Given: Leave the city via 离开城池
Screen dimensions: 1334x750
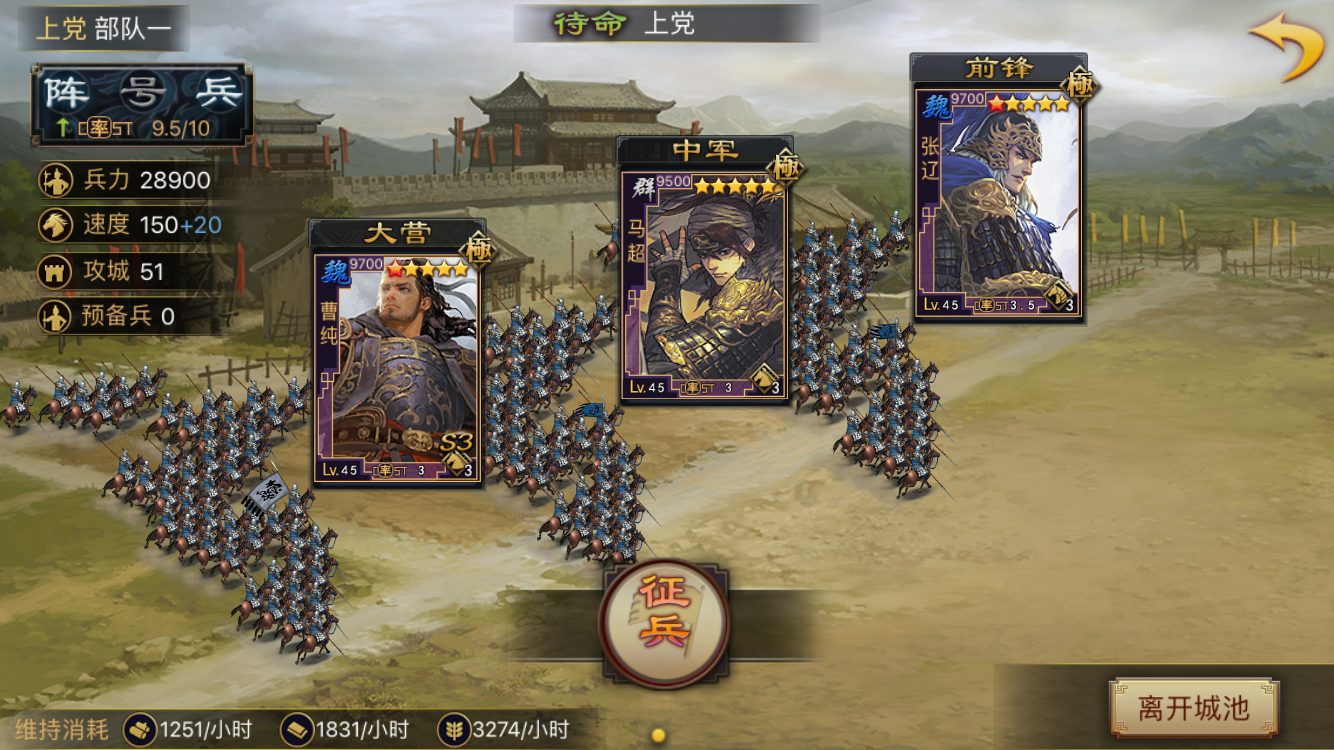Looking at the screenshot, I should [1194, 708].
